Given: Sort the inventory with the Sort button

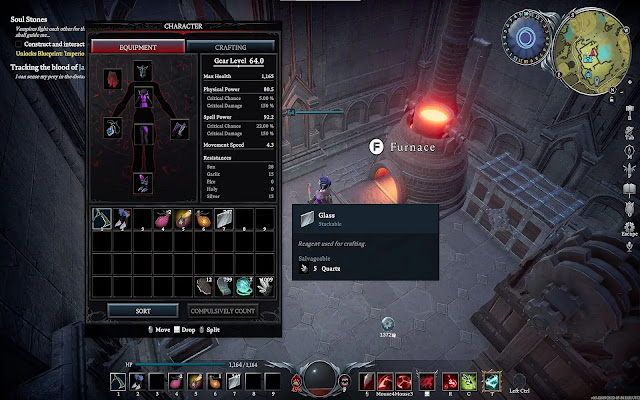Looking at the screenshot, I should point(142,310).
